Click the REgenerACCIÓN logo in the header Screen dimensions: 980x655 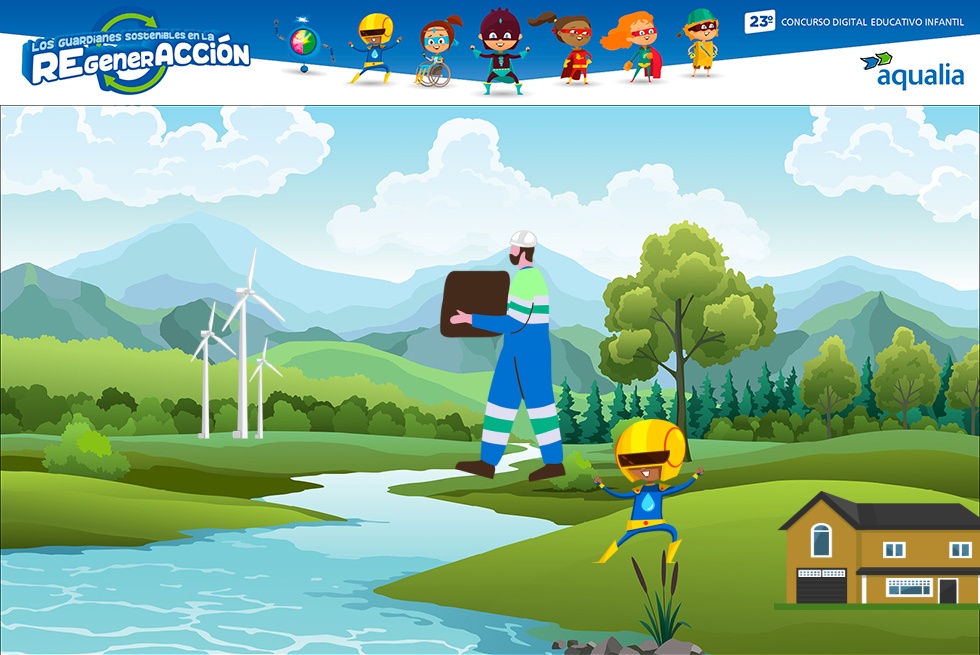point(136,55)
